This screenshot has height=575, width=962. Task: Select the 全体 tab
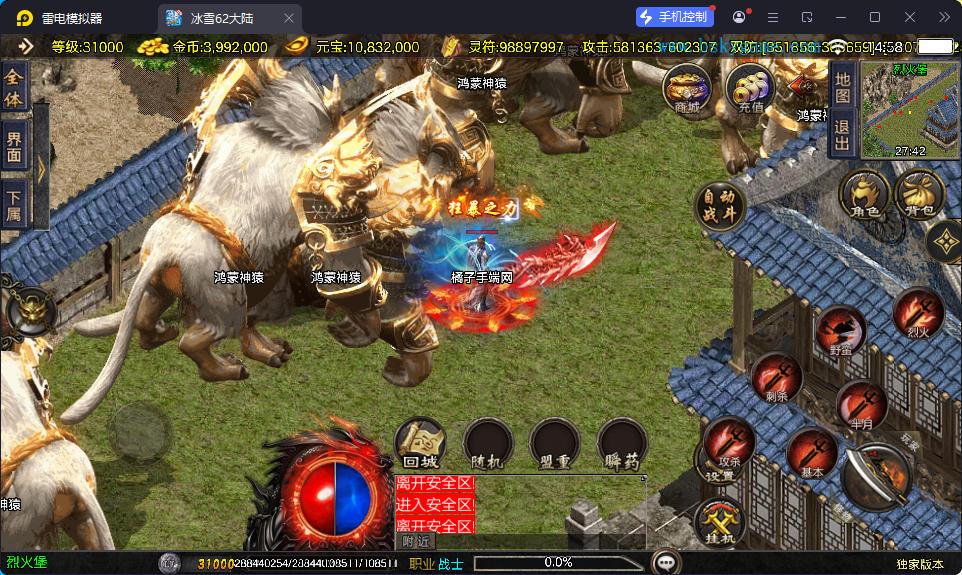(14, 85)
